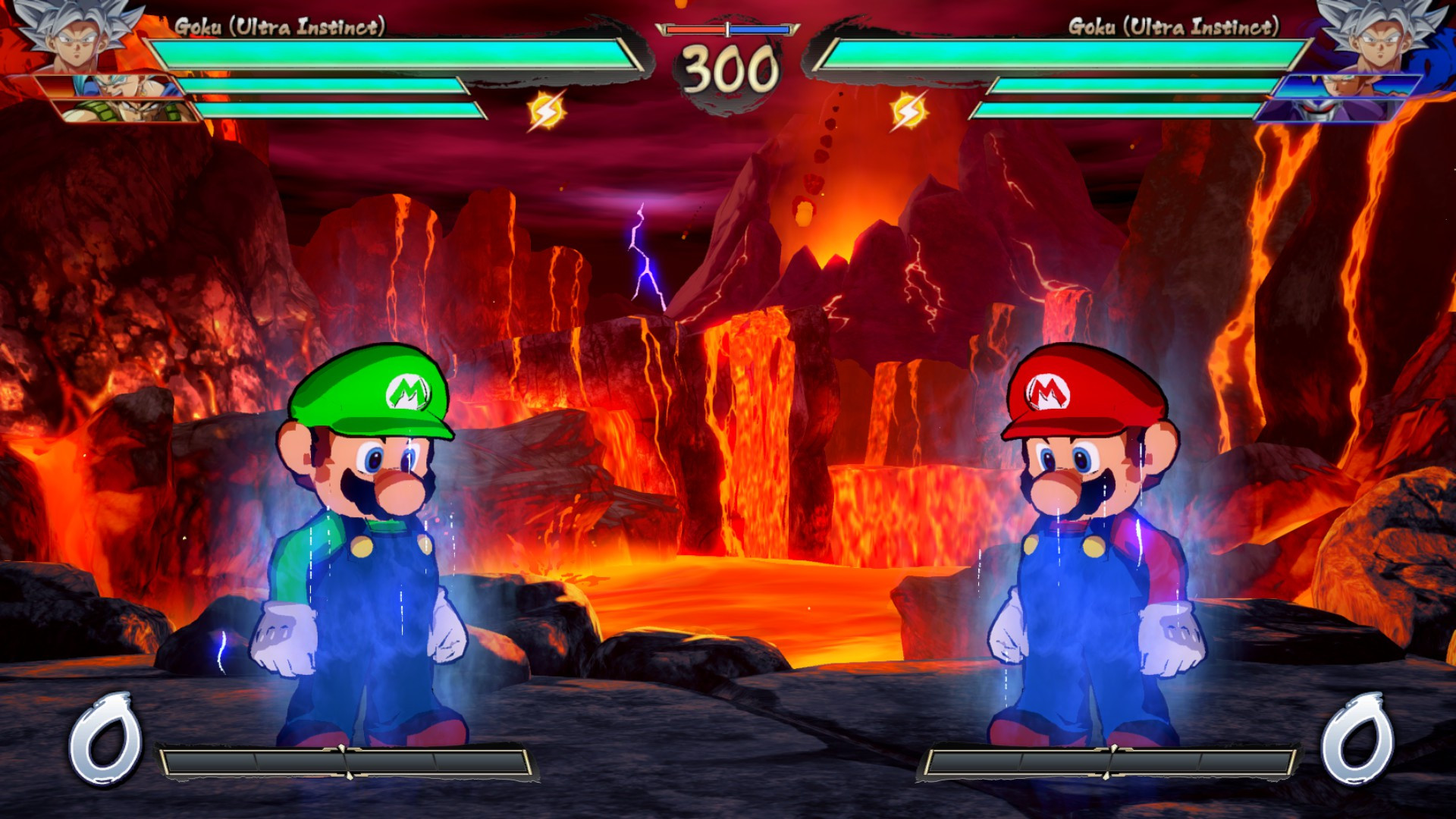The width and height of the screenshot is (1456, 819).
Task: Click player two's top green health bar
Action: click(x=1062, y=53)
